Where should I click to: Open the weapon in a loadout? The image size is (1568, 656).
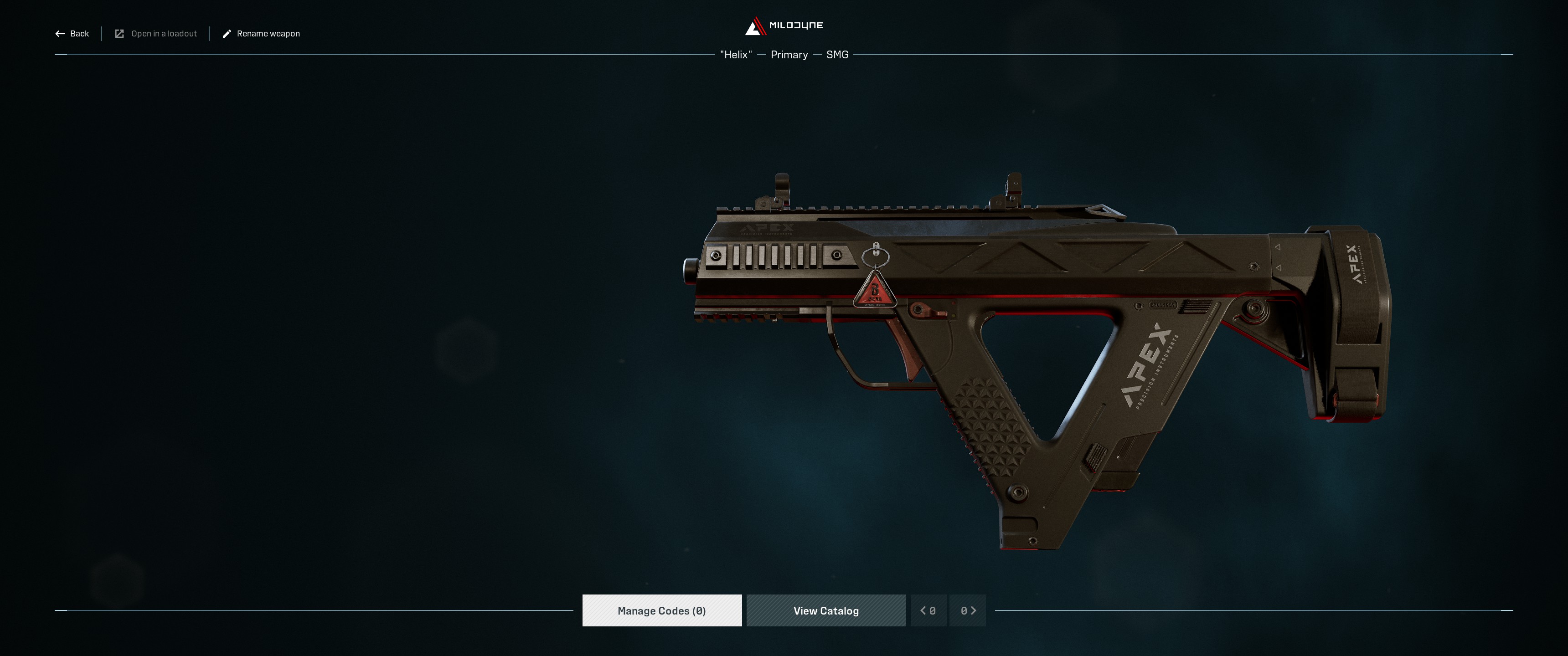pyautogui.click(x=156, y=33)
